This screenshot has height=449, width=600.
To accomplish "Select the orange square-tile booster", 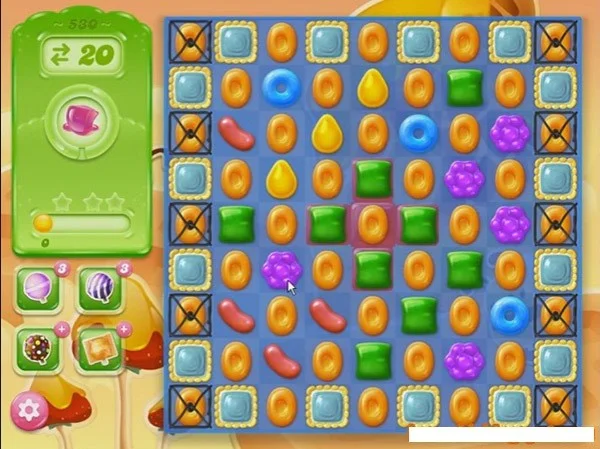I will (99, 347).
